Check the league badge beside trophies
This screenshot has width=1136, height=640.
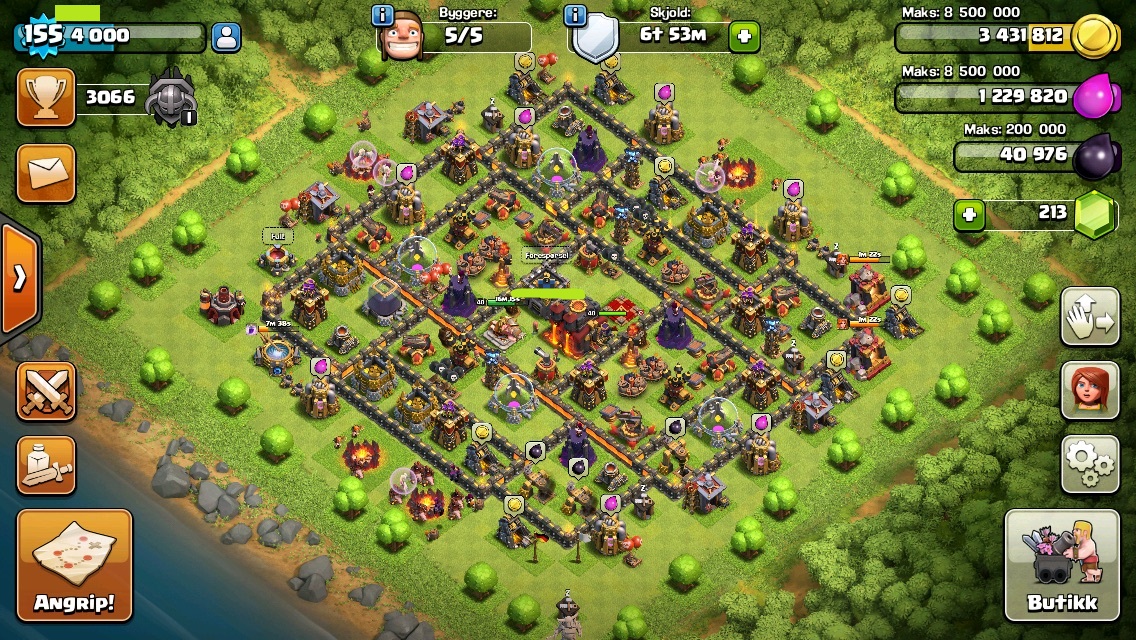tap(171, 99)
